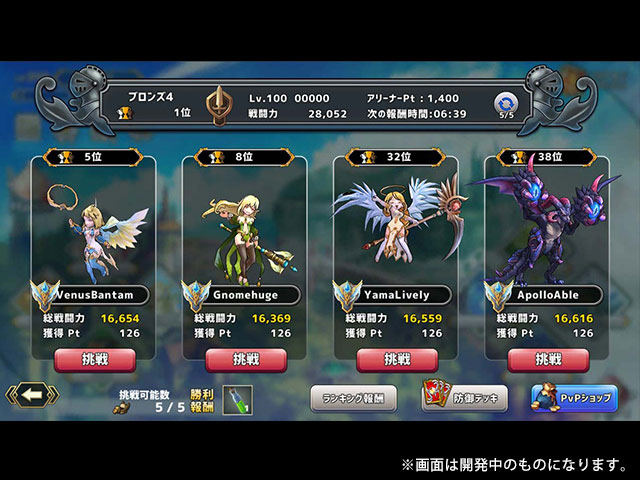Open the PvPショップ shop

pyautogui.click(x=574, y=397)
